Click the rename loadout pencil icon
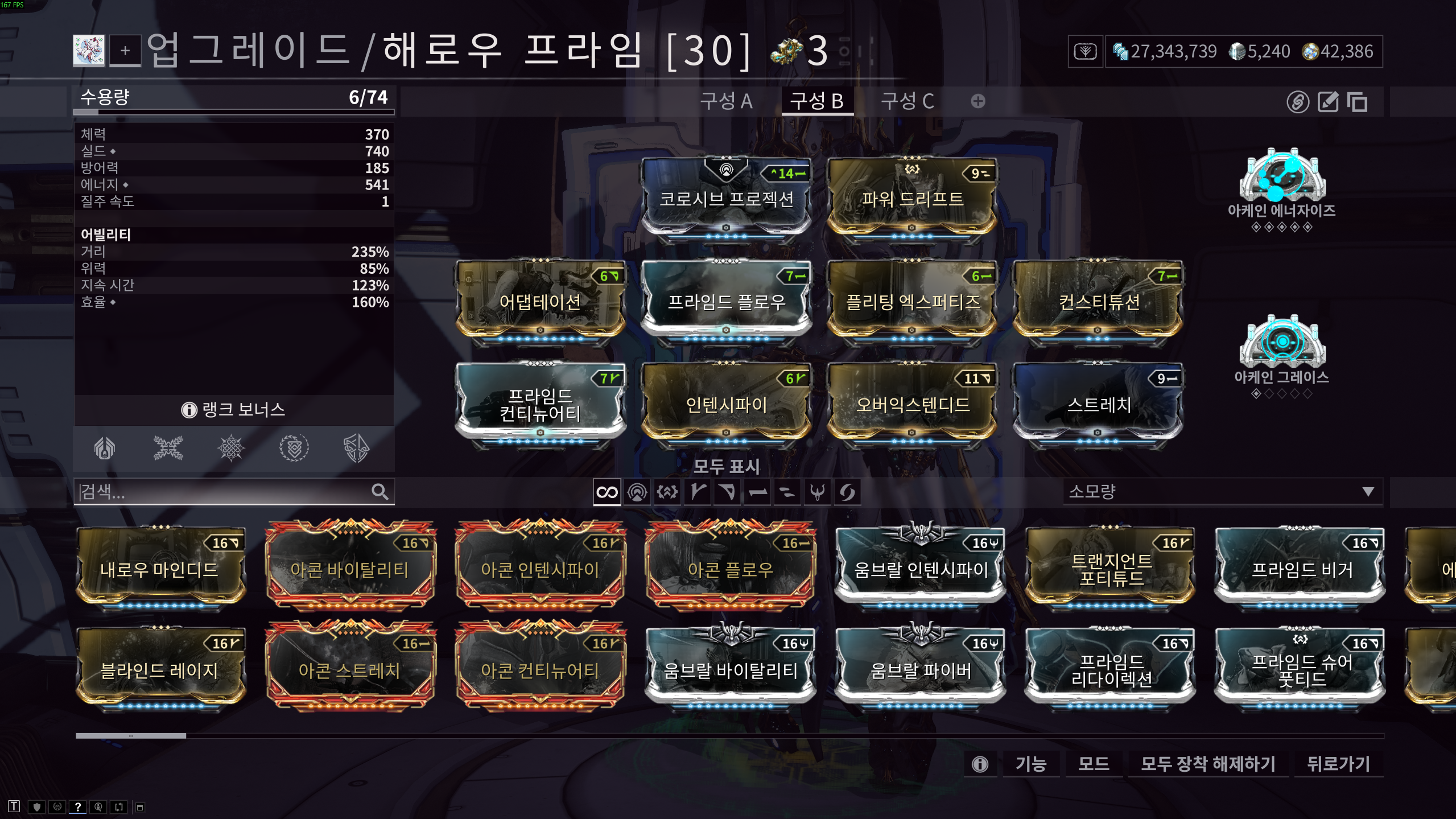This screenshot has height=819, width=1456. (x=1328, y=102)
